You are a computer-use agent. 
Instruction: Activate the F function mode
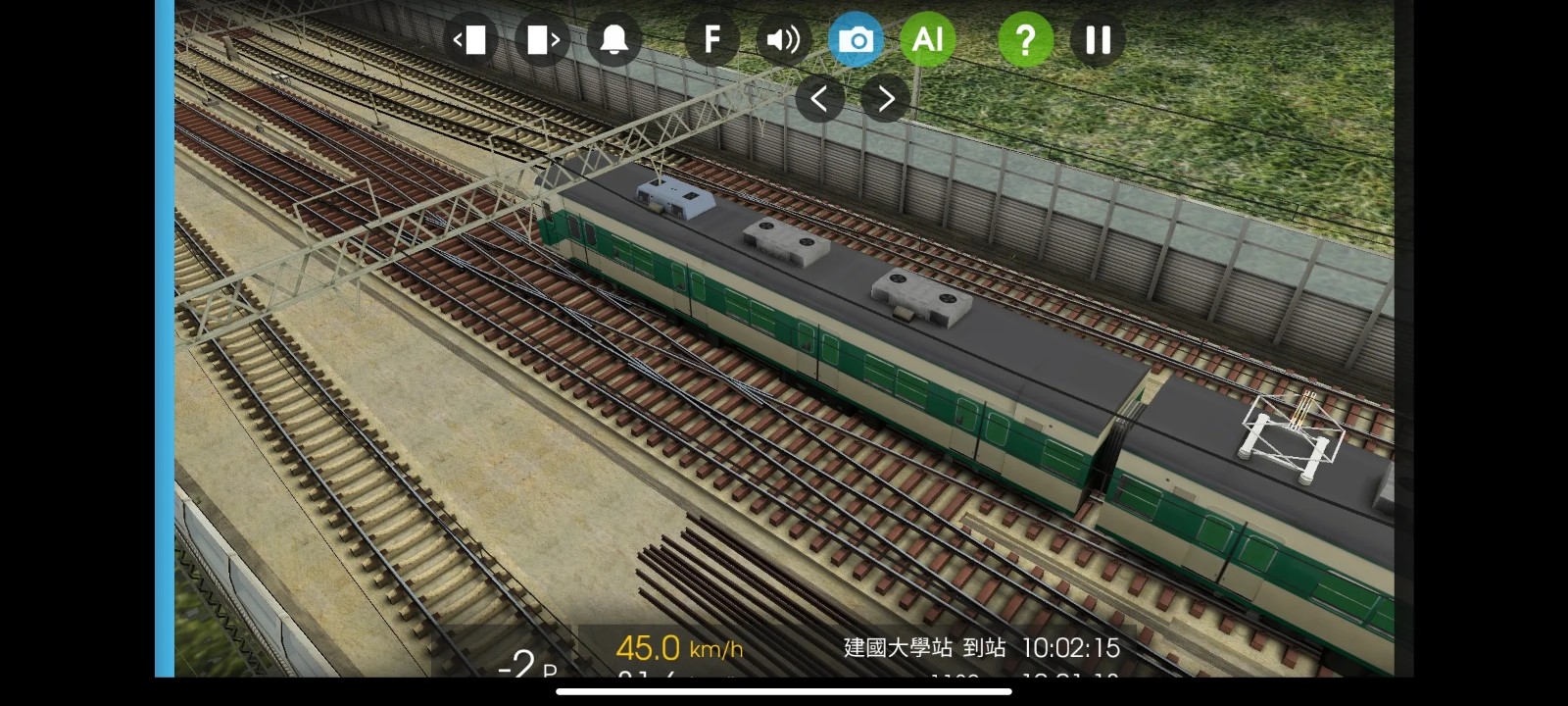pyautogui.click(x=711, y=39)
